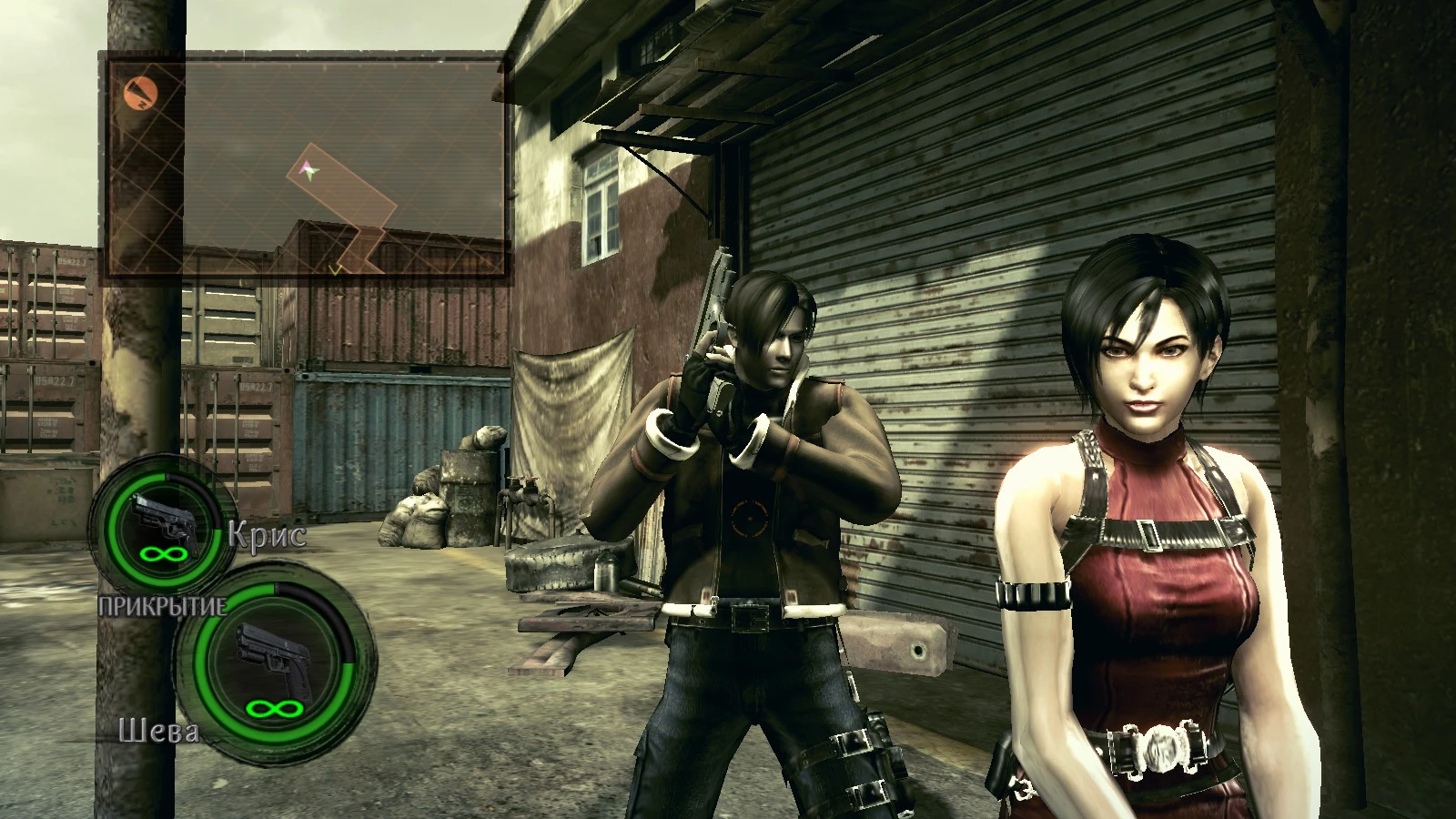
Task: Toggle the ПРИКРЫТИЕ cover mode label
Action: (164, 605)
